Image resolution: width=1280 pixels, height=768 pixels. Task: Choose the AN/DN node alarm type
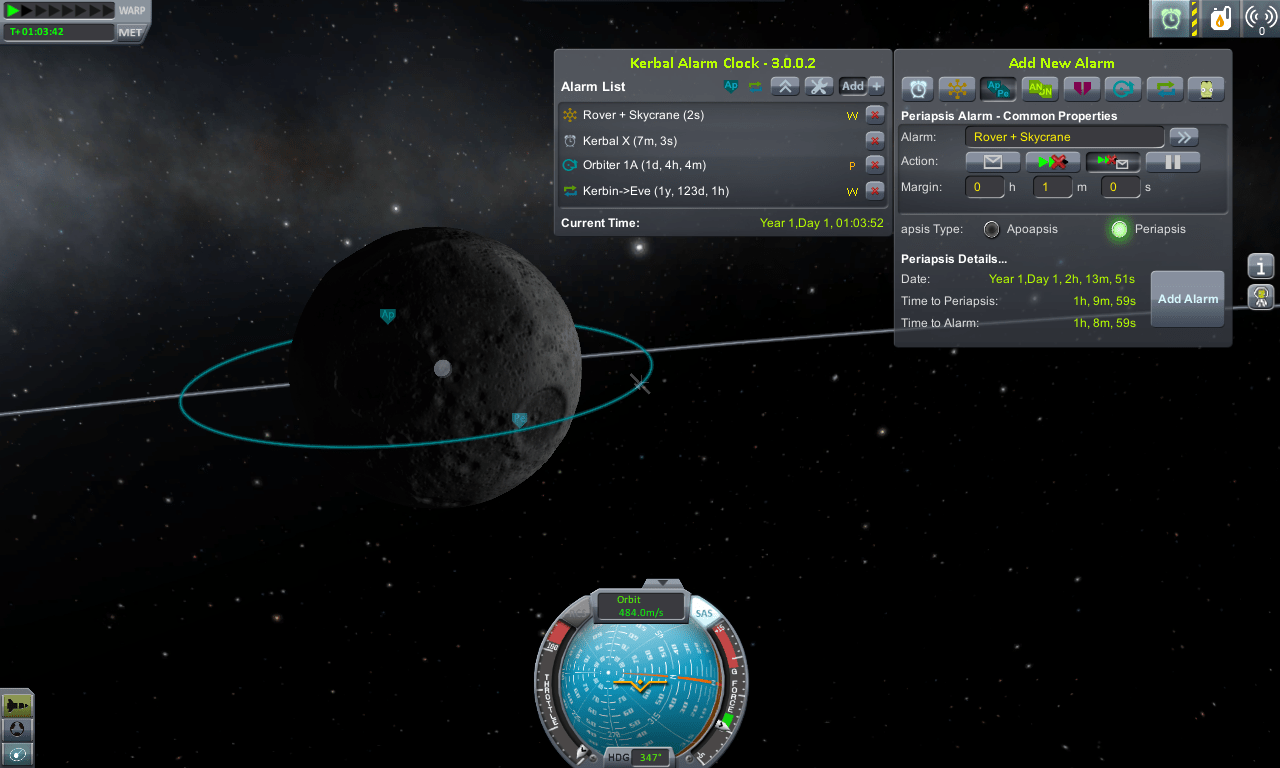tap(1039, 89)
